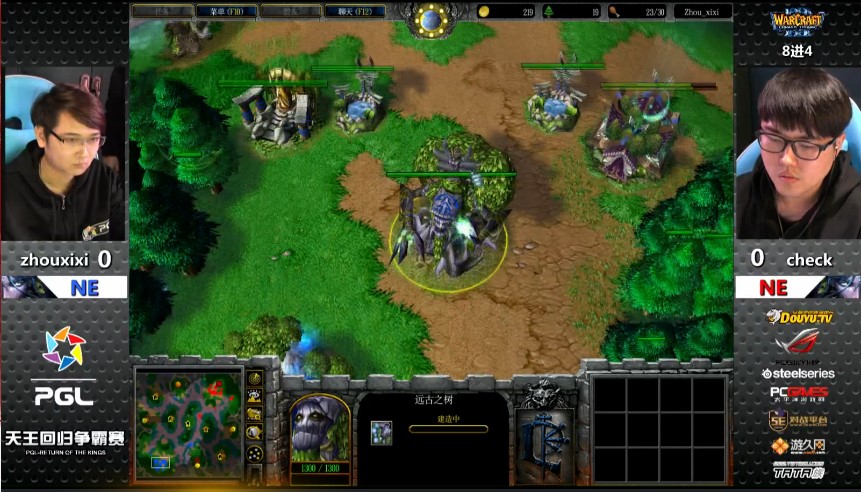Click on the minimap
The height and width of the screenshot is (492, 861).
tap(190, 421)
